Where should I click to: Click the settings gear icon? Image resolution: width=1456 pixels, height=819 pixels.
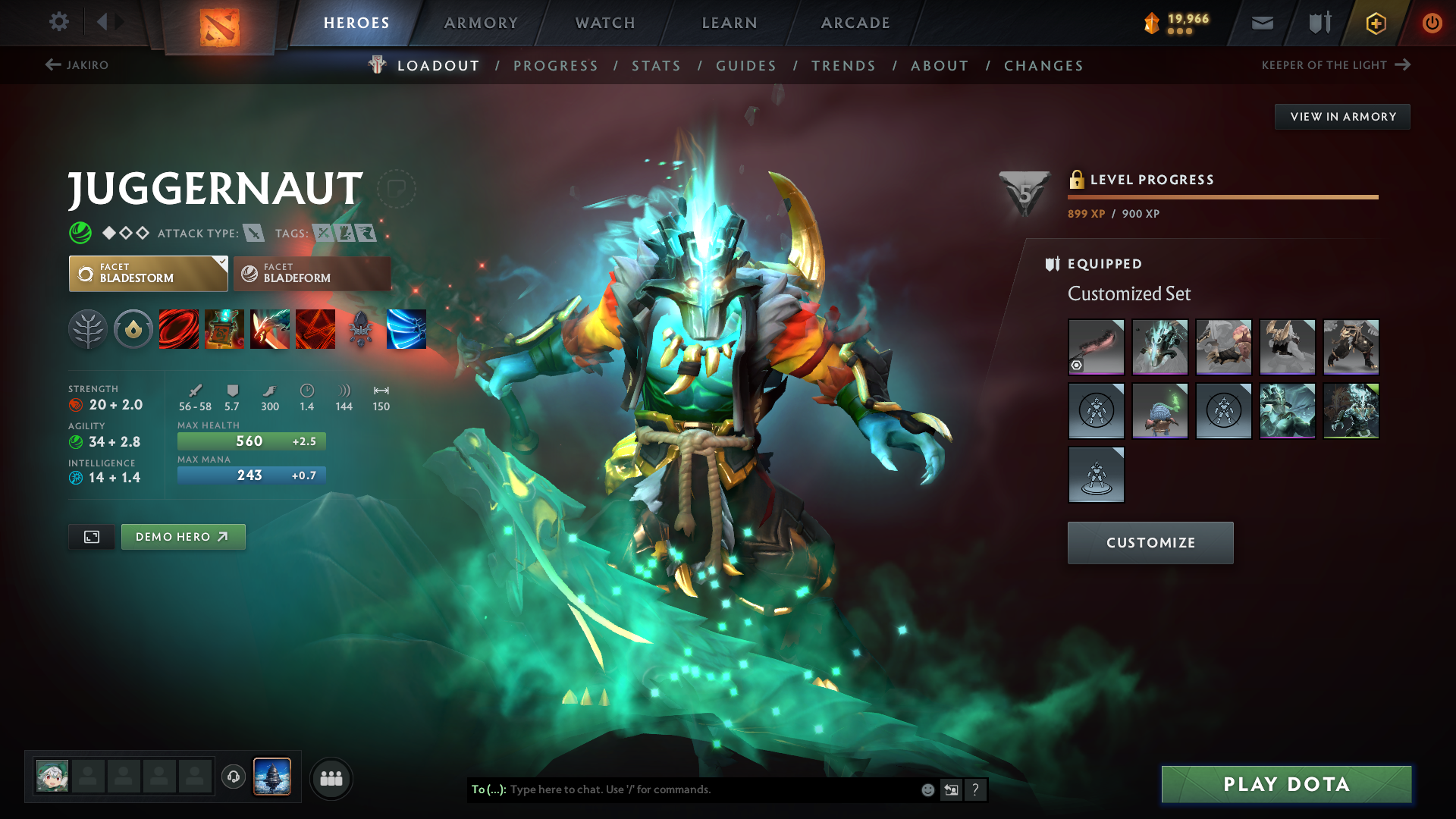(59, 22)
